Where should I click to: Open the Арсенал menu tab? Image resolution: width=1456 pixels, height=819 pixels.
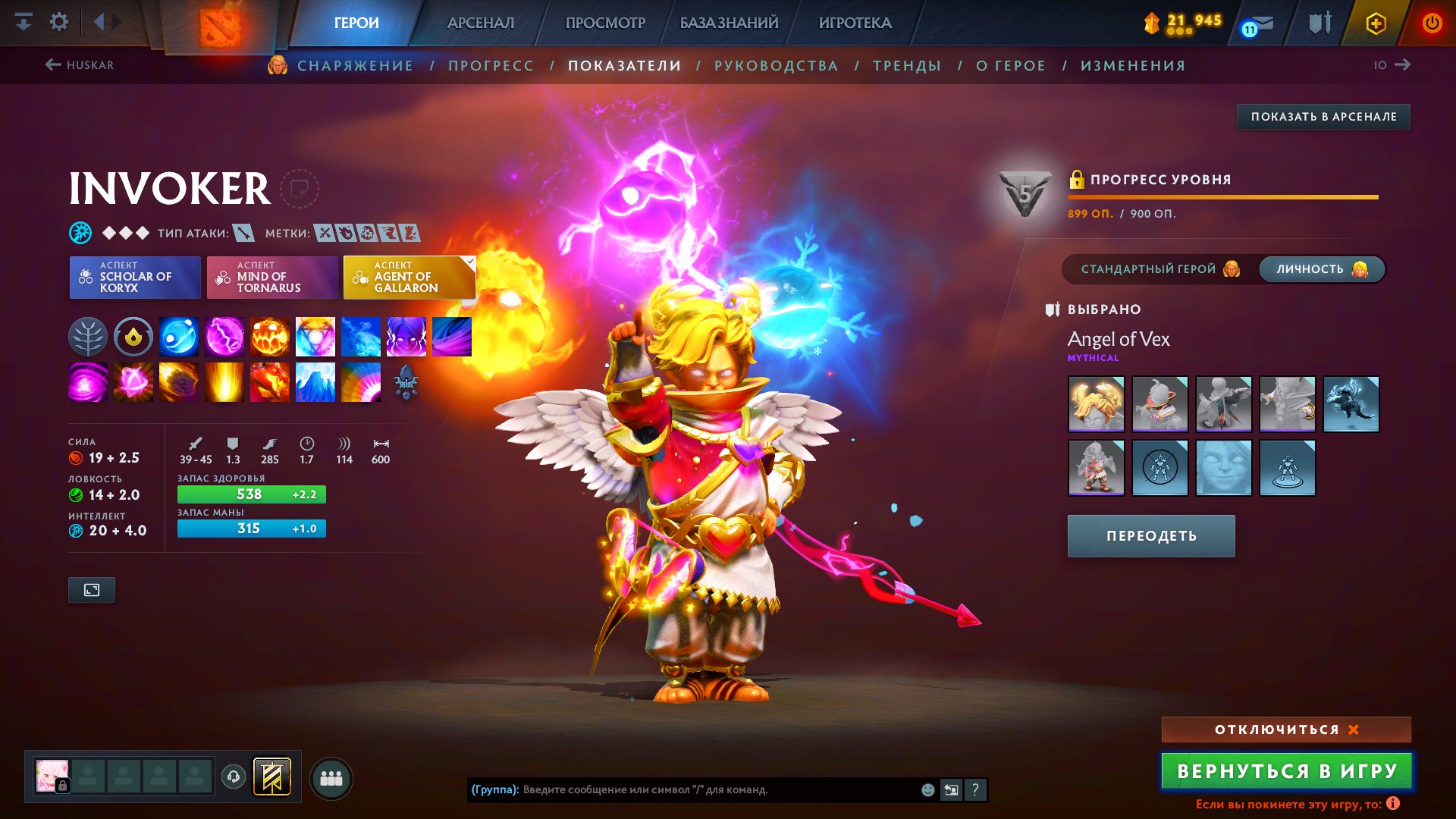pos(482,23)
